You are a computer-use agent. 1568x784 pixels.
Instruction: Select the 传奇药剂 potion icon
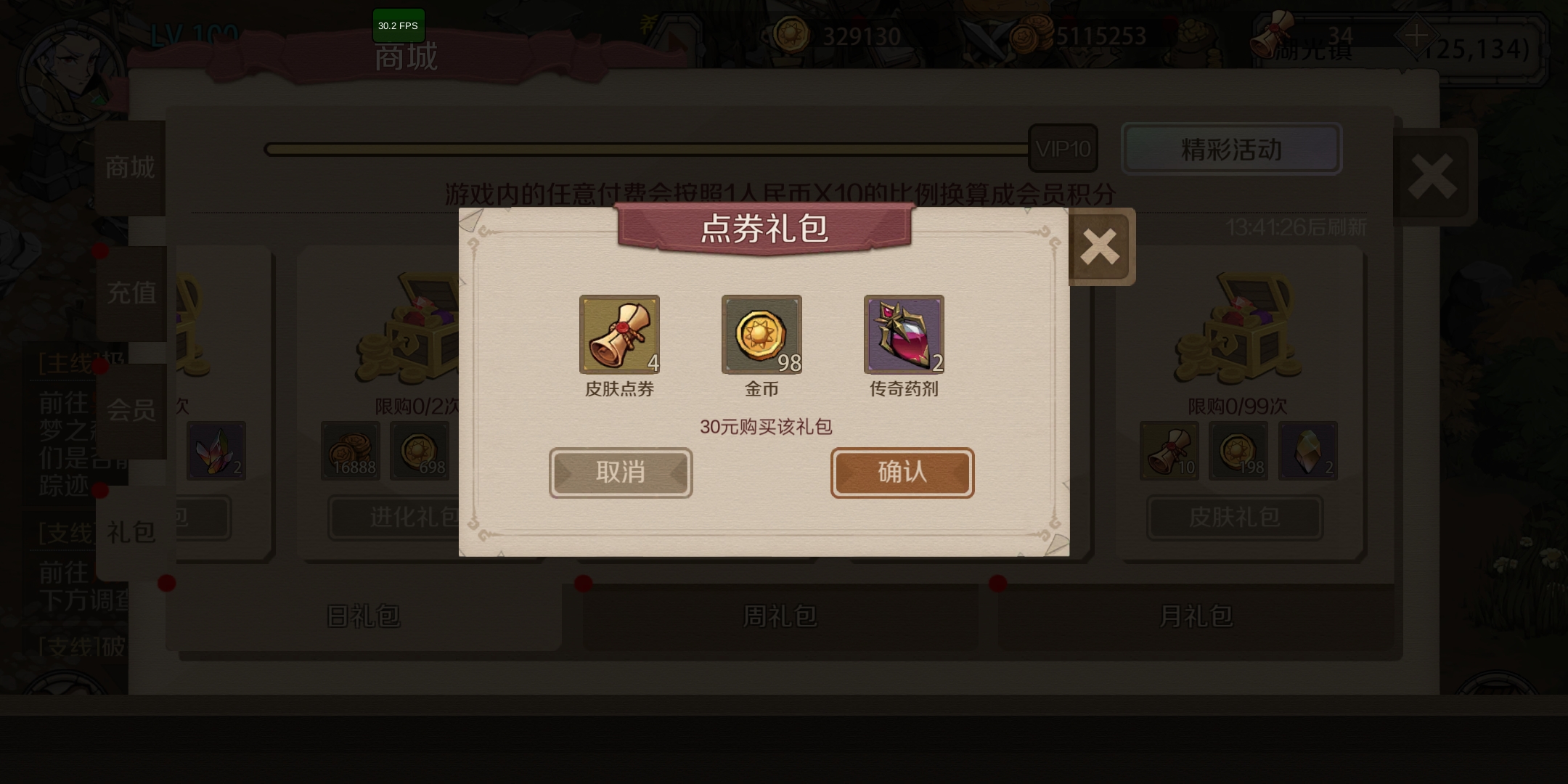[904, 335]
